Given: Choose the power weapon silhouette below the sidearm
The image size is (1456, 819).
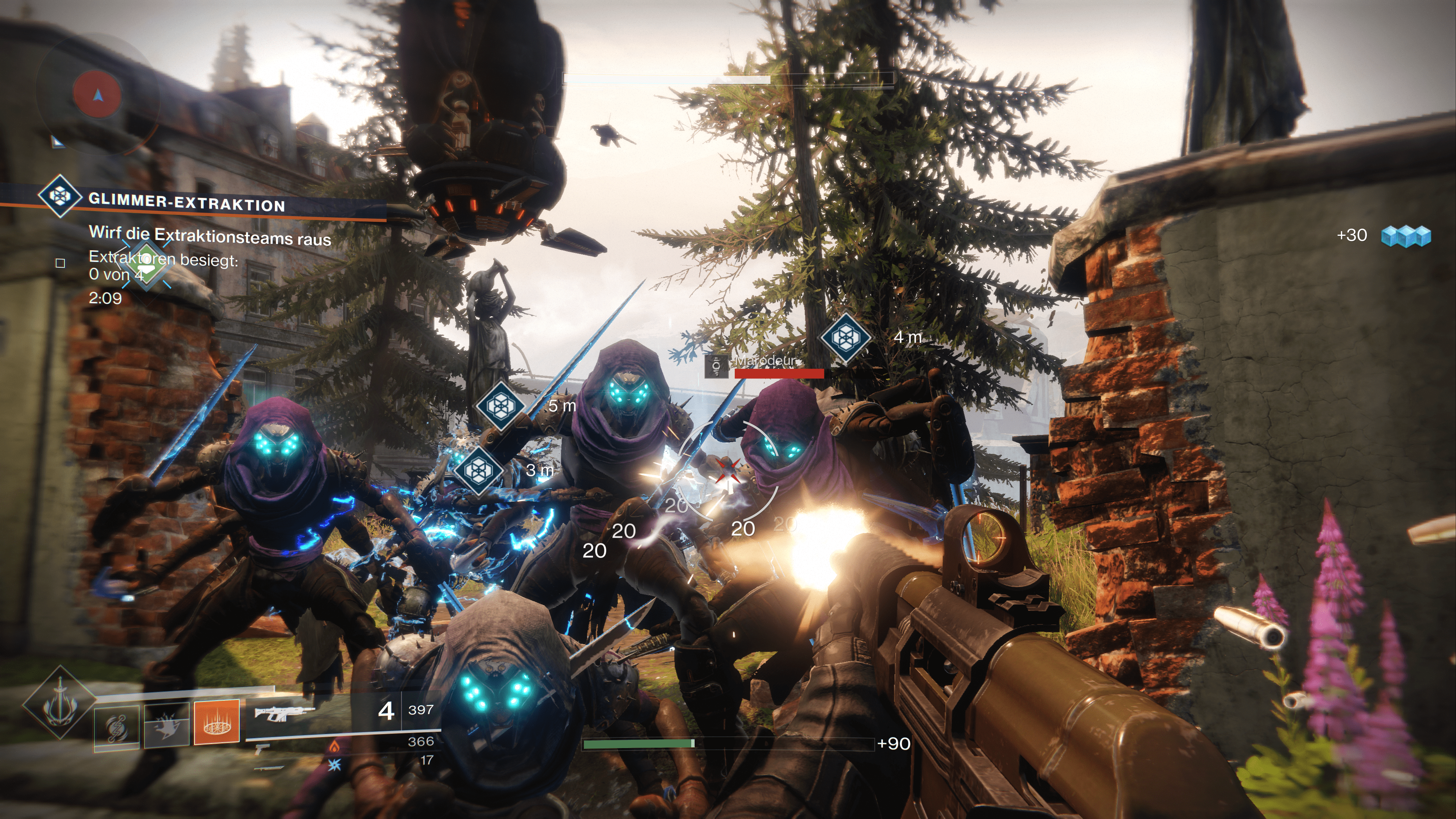Looking at the screenshot, I should tap(269, 767).
